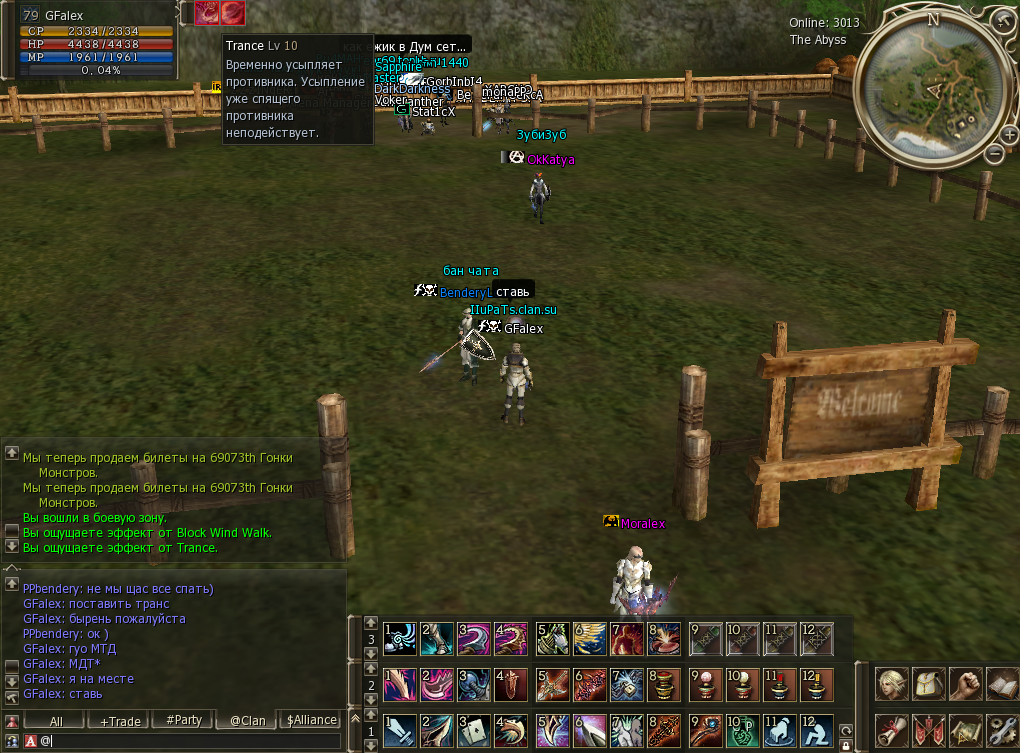
Task: Zoom out the minimap with minus button
Action: tap(994, 154)
